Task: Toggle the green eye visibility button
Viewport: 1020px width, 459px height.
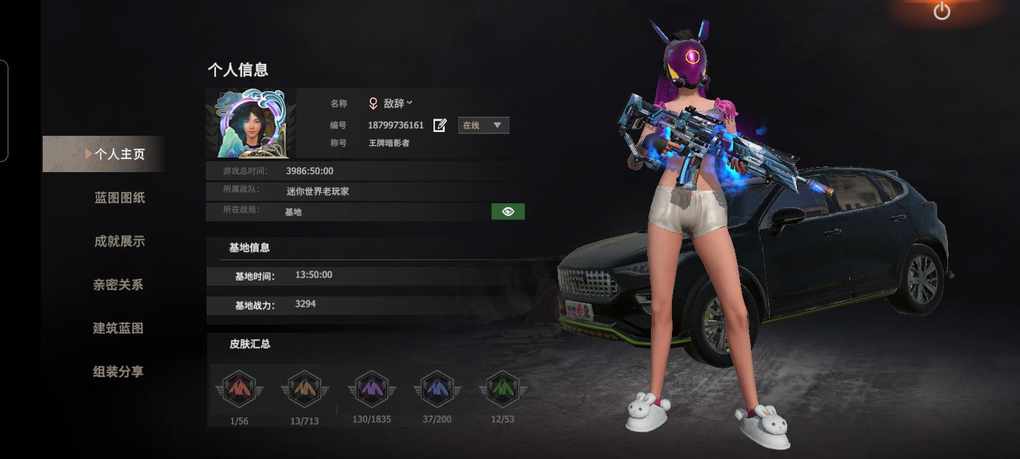Action: (x=508, y=212)
